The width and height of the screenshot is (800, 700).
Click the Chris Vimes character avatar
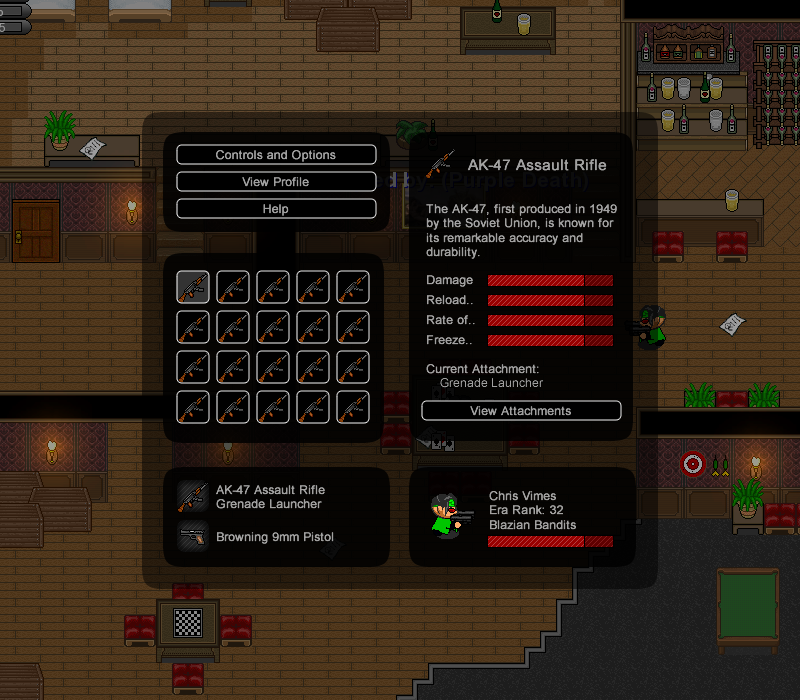point(450,516)
